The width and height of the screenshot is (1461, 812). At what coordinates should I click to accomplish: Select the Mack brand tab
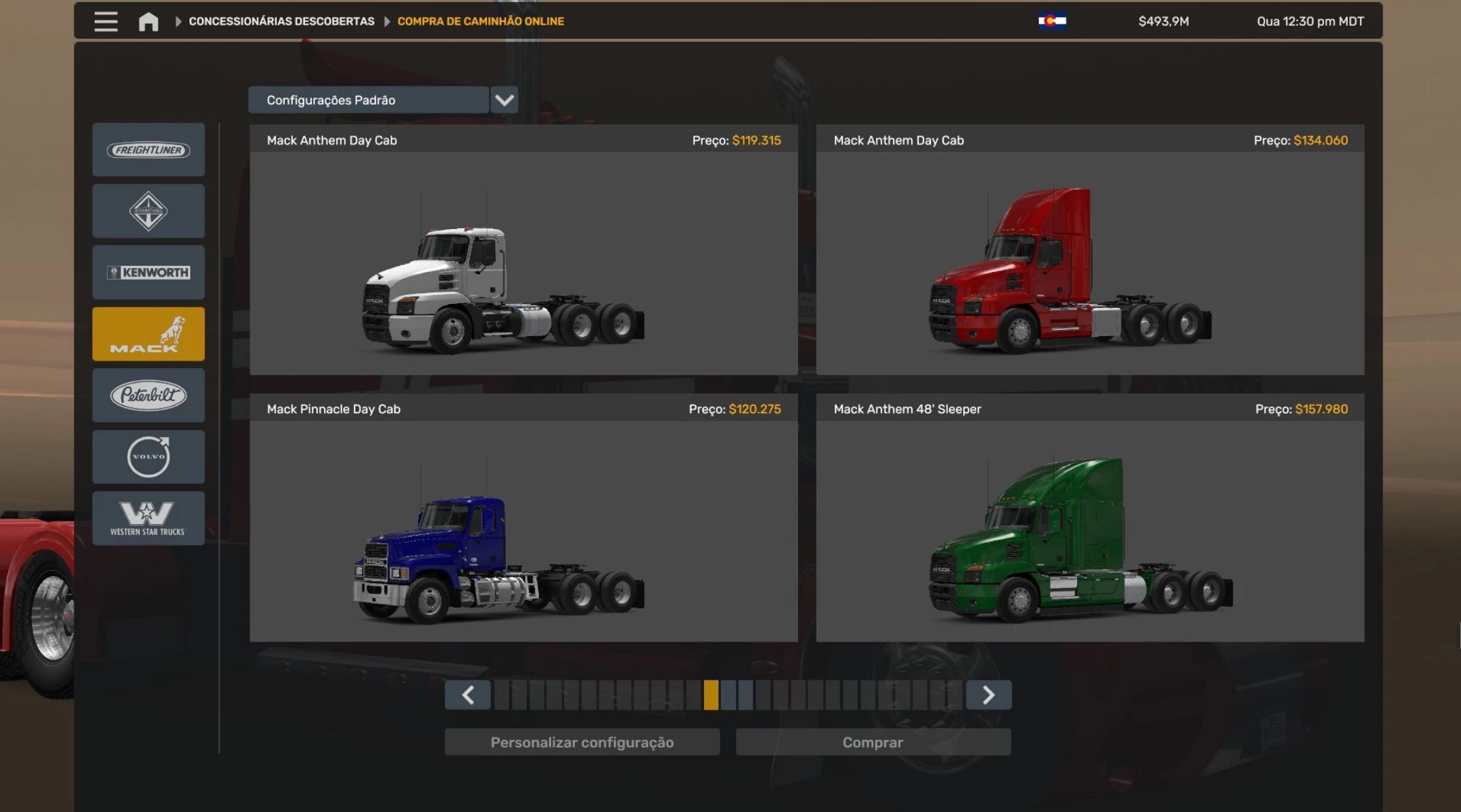click(x=148, y=334)
